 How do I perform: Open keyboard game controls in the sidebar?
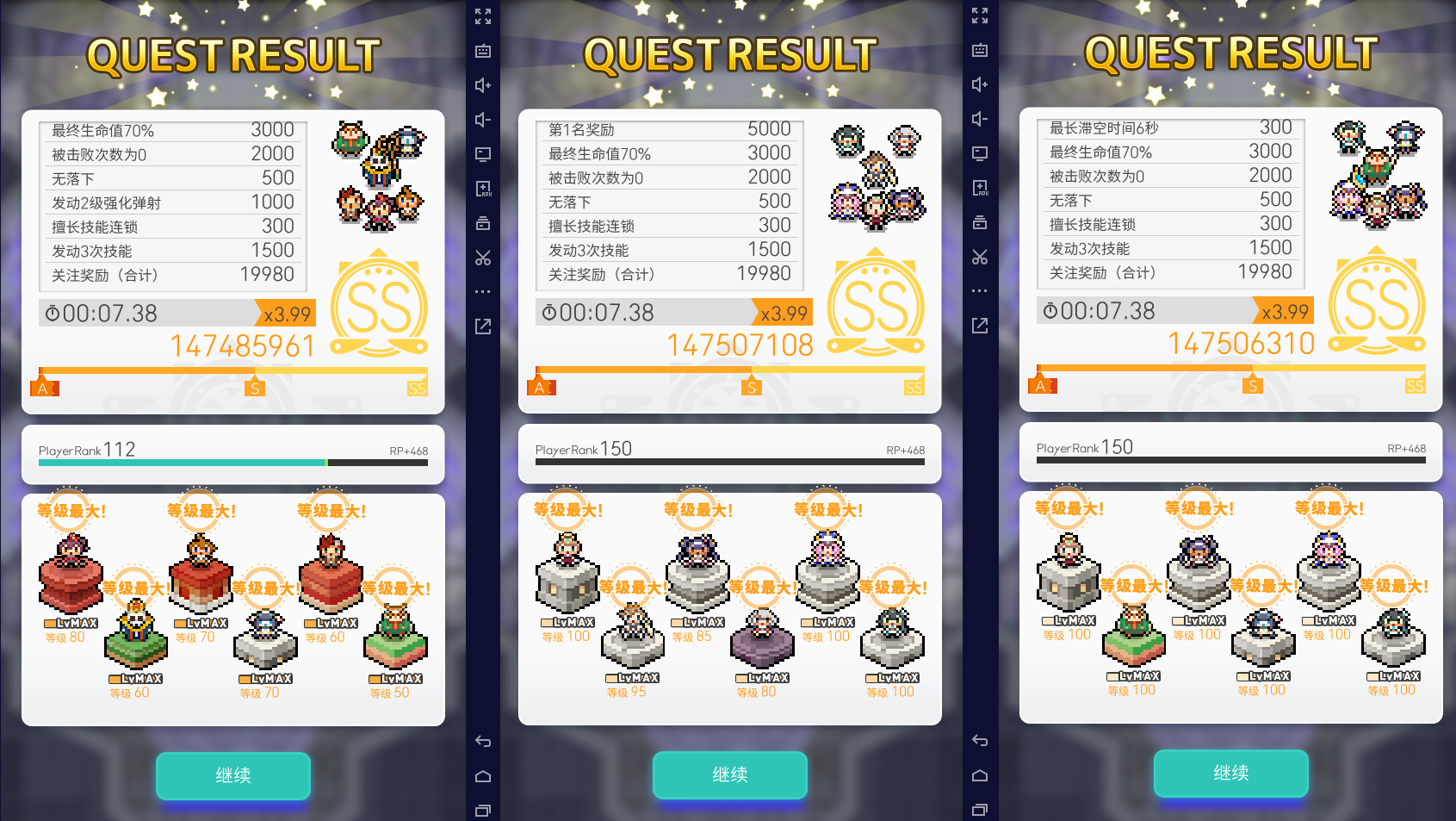(x=482, y=51)
